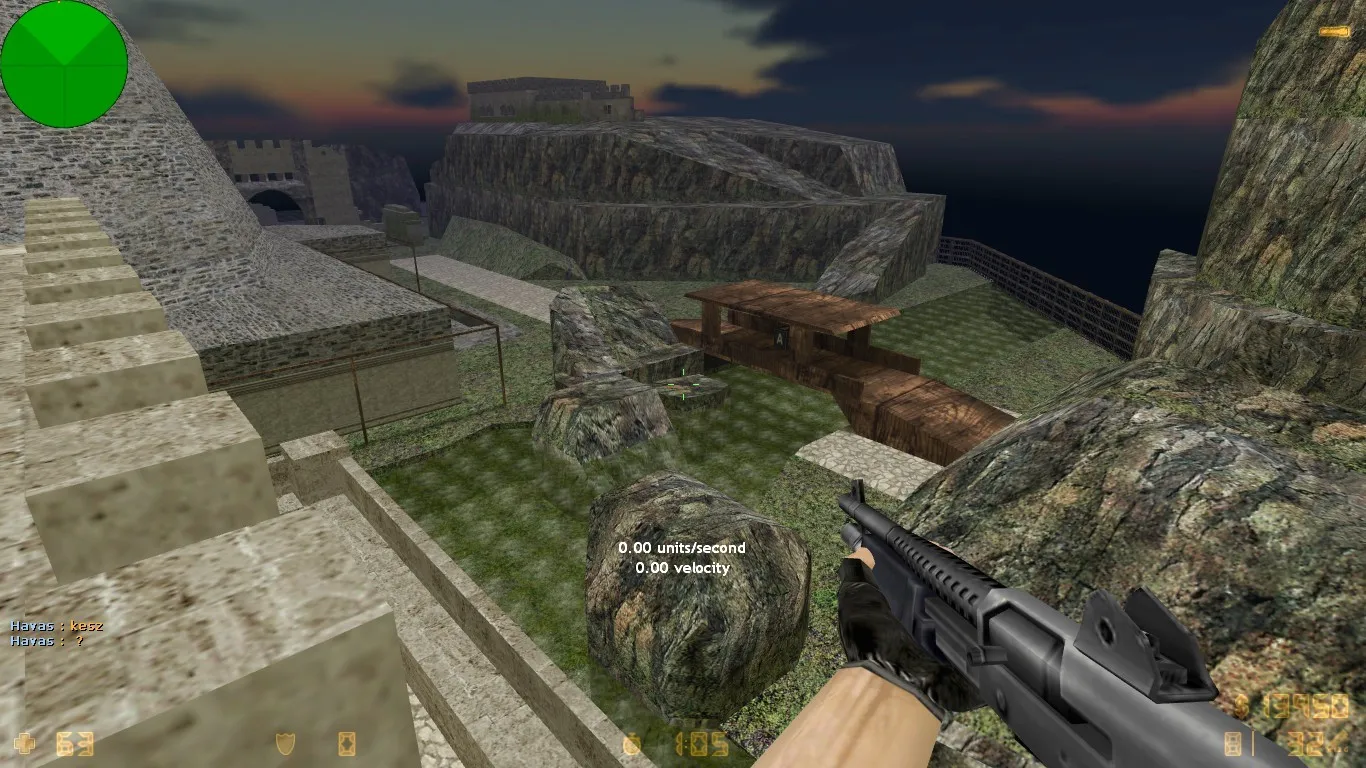Toggle the 0.00 units/second speed display
This screenshot has width=1366, height=768.
coord(680,548)
